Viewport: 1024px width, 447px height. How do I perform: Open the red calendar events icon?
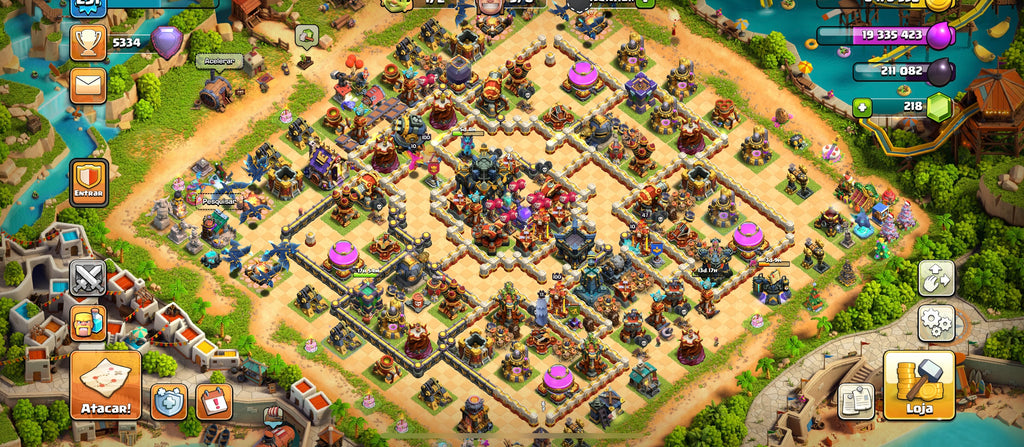click(x=213, y=401)
